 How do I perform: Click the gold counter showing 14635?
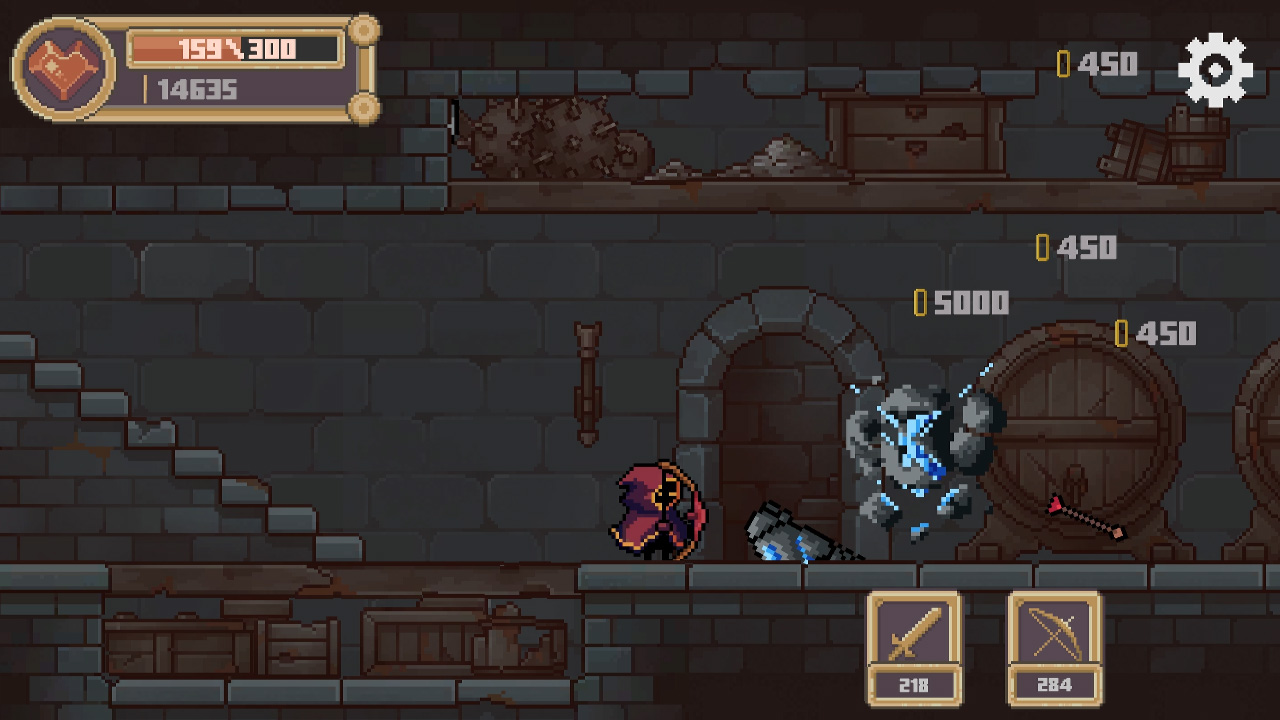tap(200, 91)
